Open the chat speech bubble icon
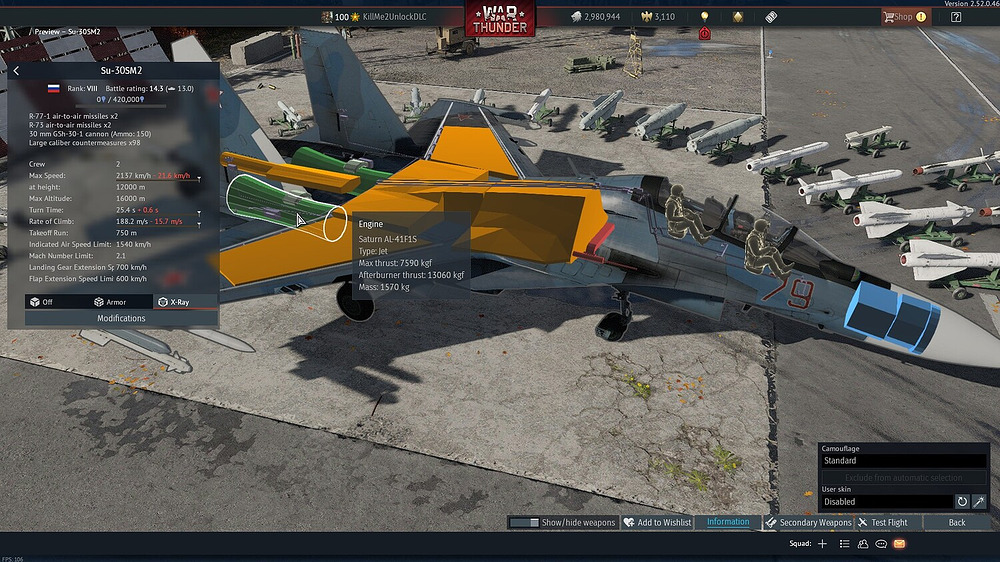 881,544
